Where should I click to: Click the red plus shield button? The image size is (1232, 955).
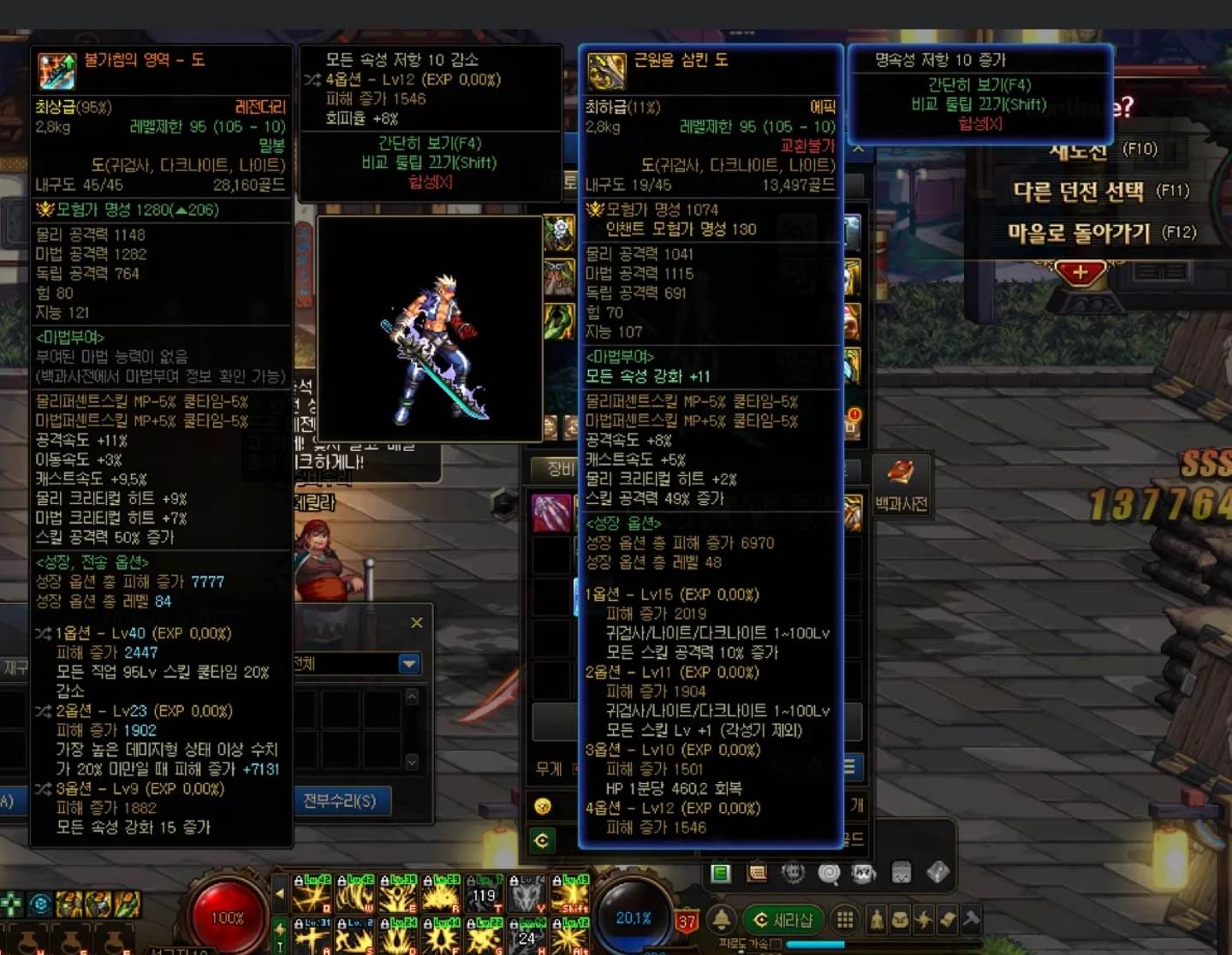[1080, 273]
